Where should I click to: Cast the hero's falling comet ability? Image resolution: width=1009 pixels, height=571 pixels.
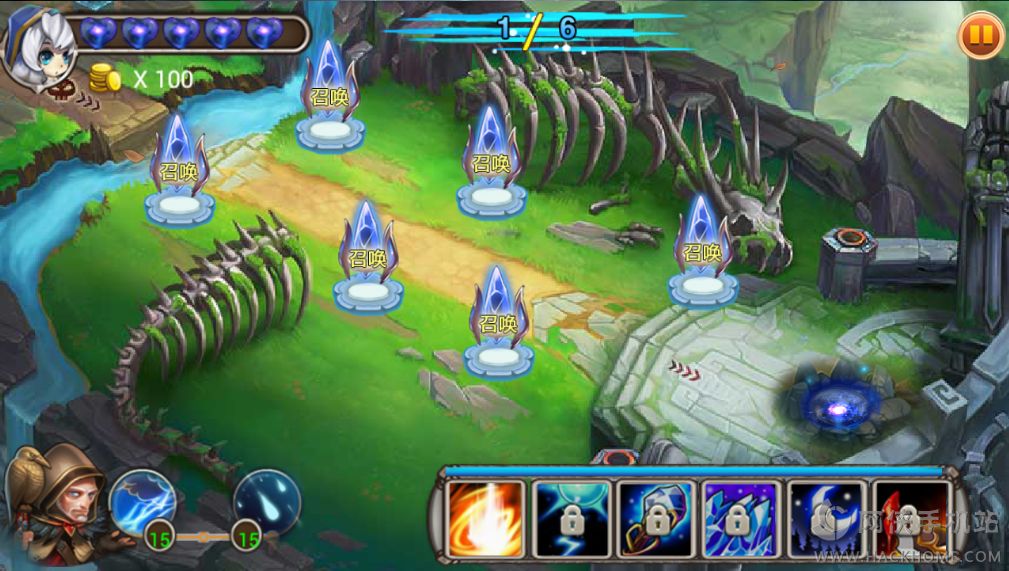[267, 500]
